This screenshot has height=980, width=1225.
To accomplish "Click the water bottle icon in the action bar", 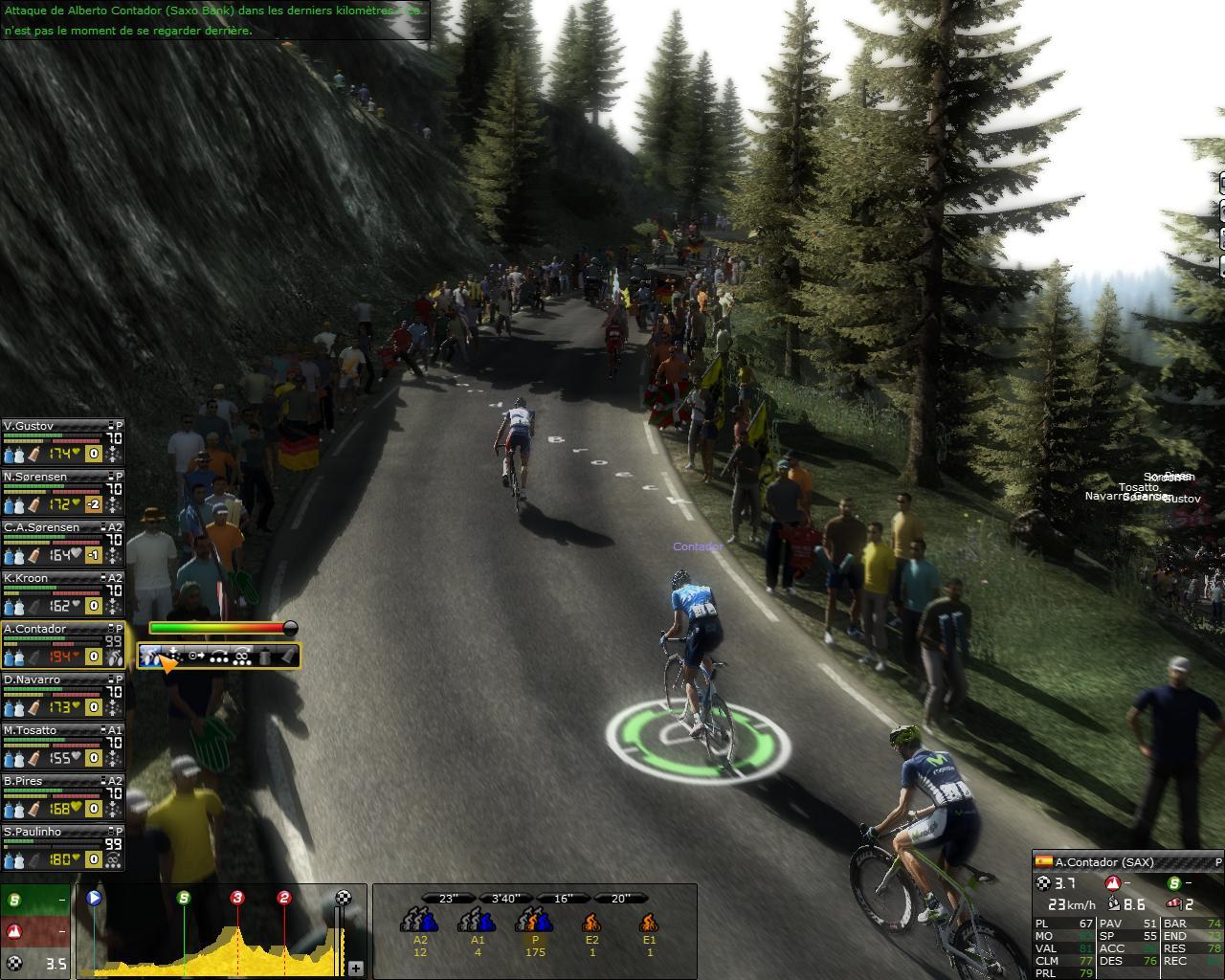I will (x=265, y=657).
